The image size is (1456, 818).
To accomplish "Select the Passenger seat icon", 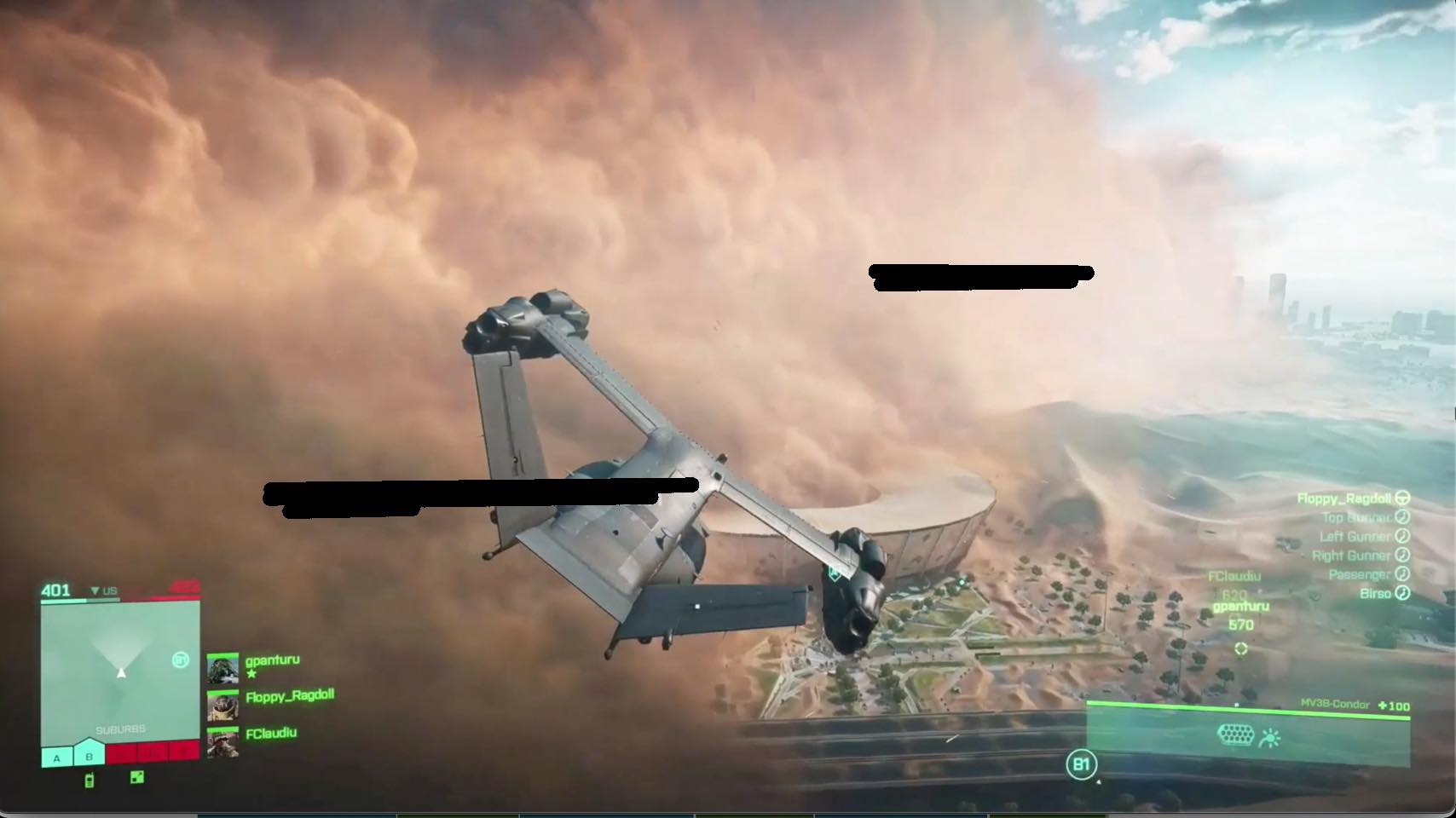I will [1401, 575].
